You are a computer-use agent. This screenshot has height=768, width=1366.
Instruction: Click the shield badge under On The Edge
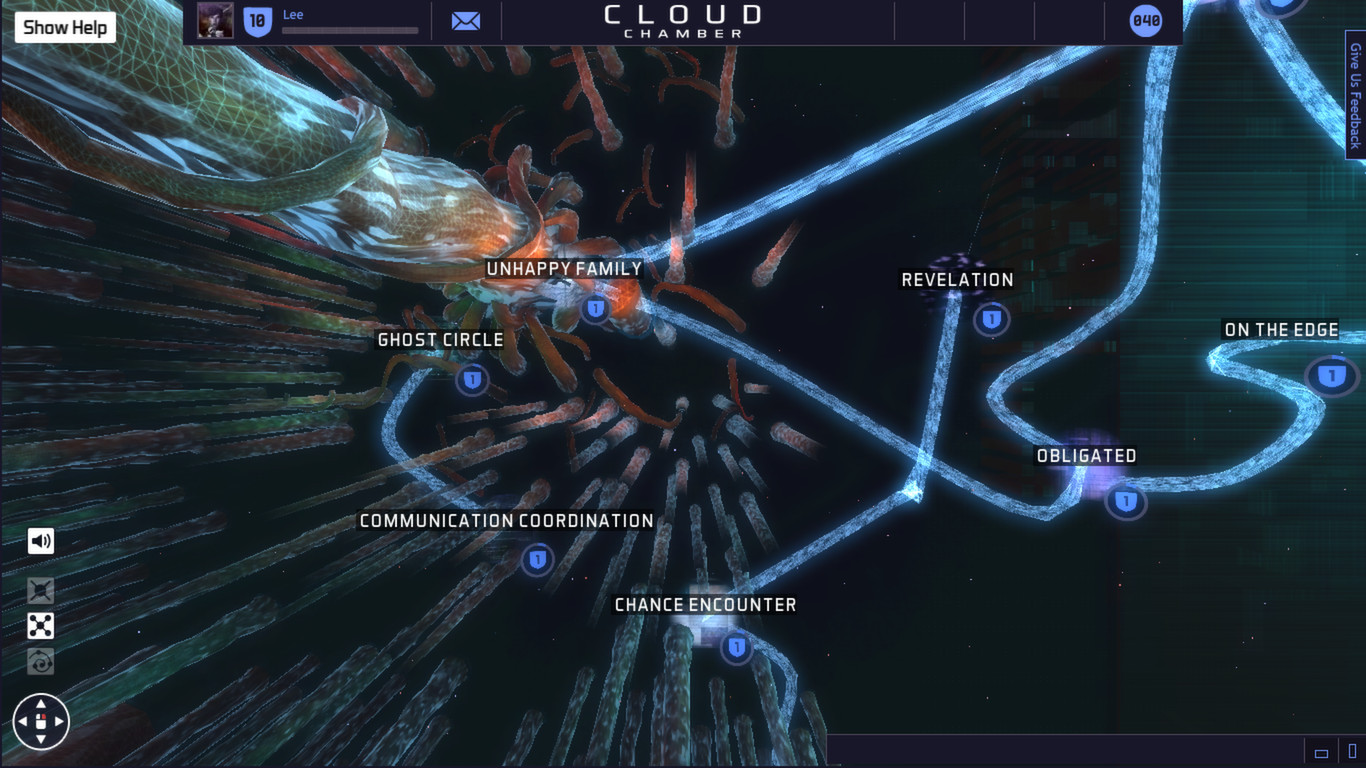1331,377
